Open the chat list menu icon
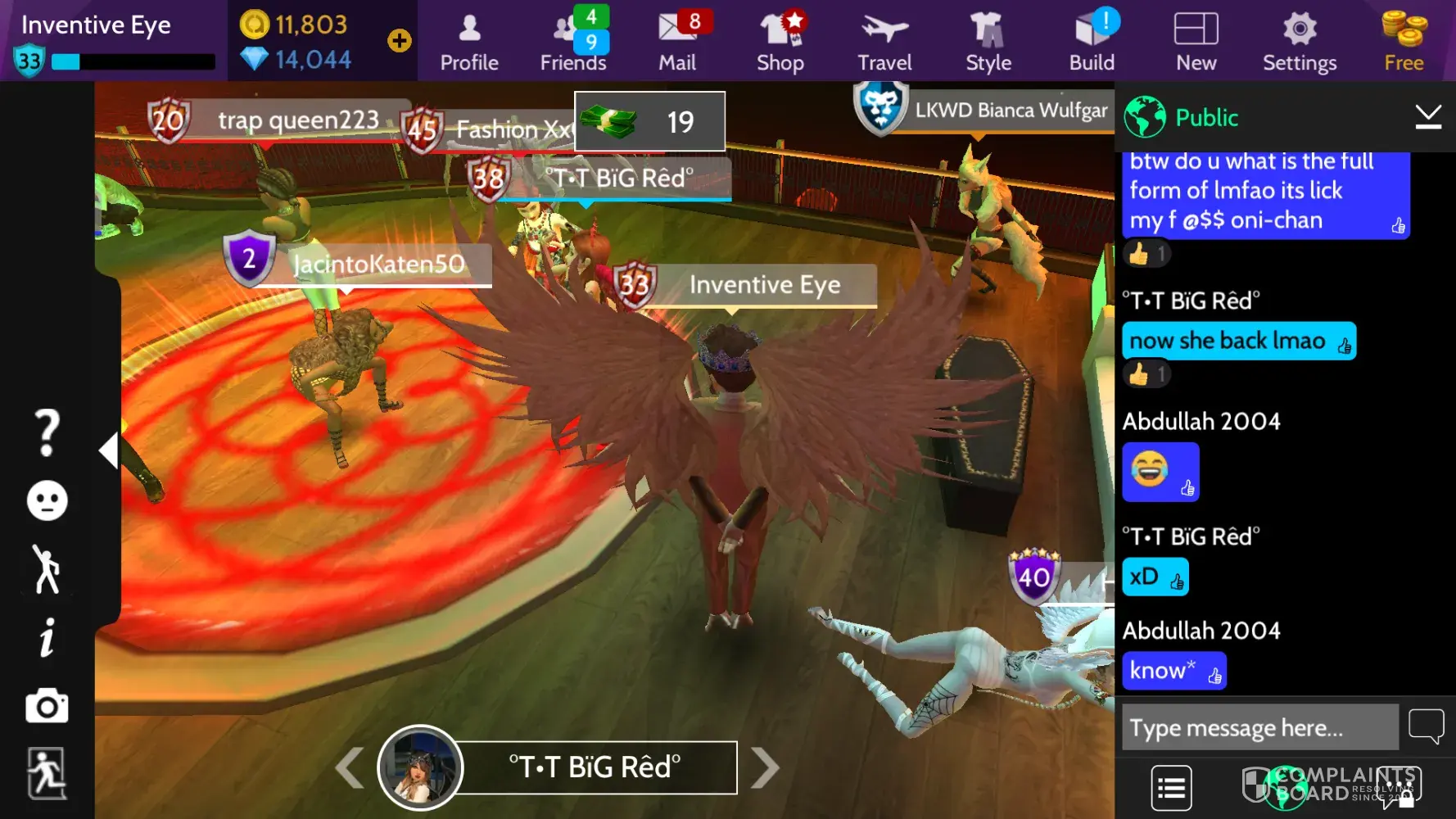The image size is (1456, 819). 1171,788
